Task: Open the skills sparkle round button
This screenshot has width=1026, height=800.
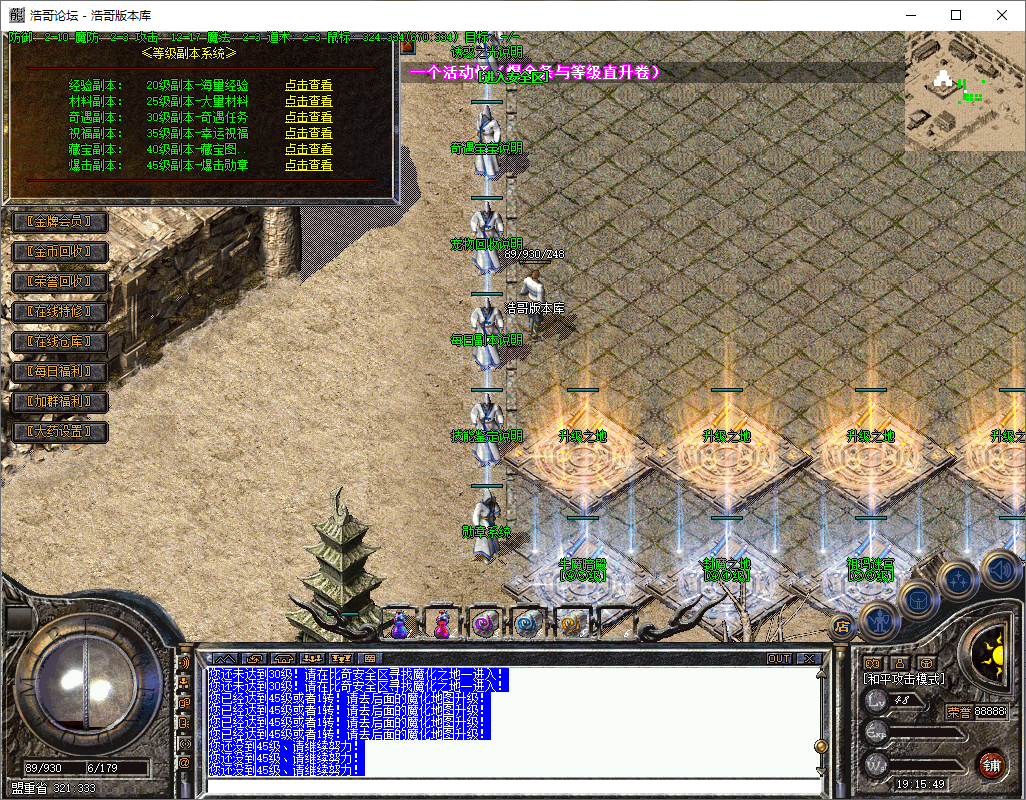Action: click(x=958, y=579)
